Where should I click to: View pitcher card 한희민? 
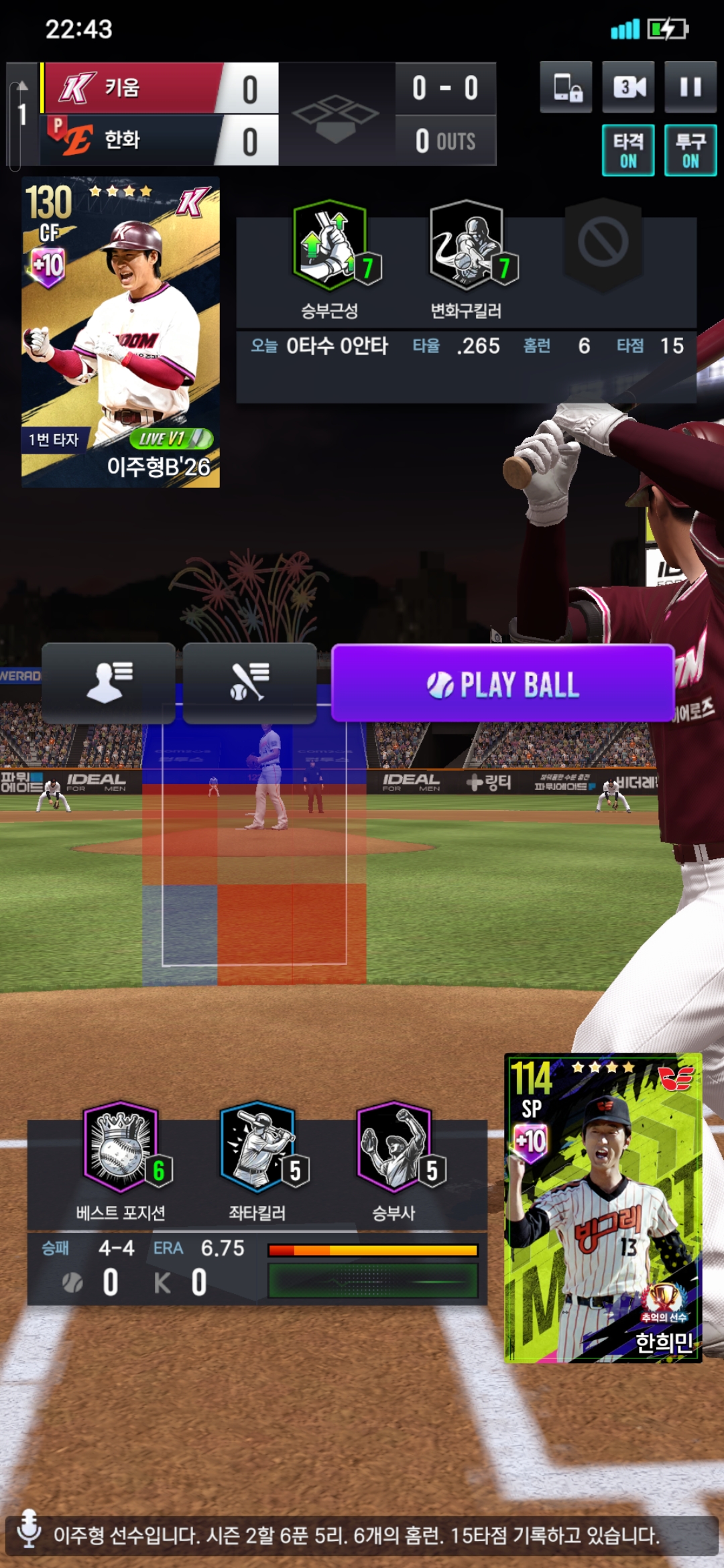603,1207
